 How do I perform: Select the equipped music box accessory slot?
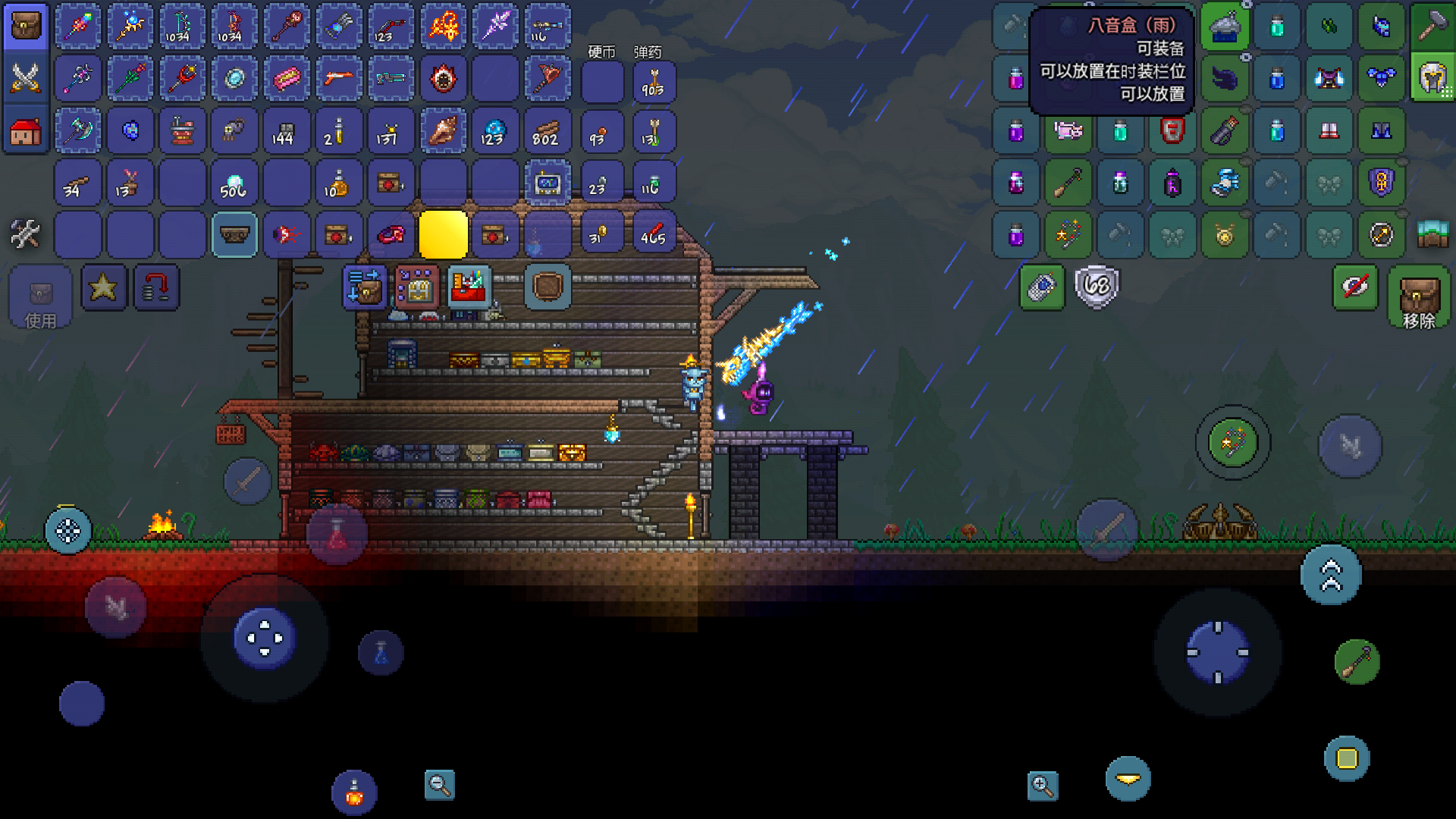(x=1225, y=27)
